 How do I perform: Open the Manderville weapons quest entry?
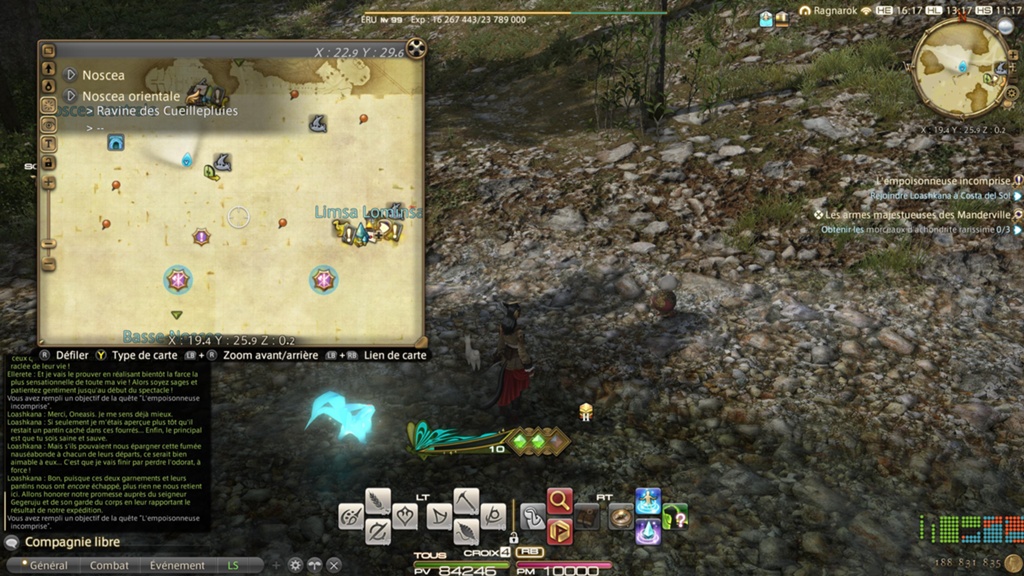pos(917,214)
